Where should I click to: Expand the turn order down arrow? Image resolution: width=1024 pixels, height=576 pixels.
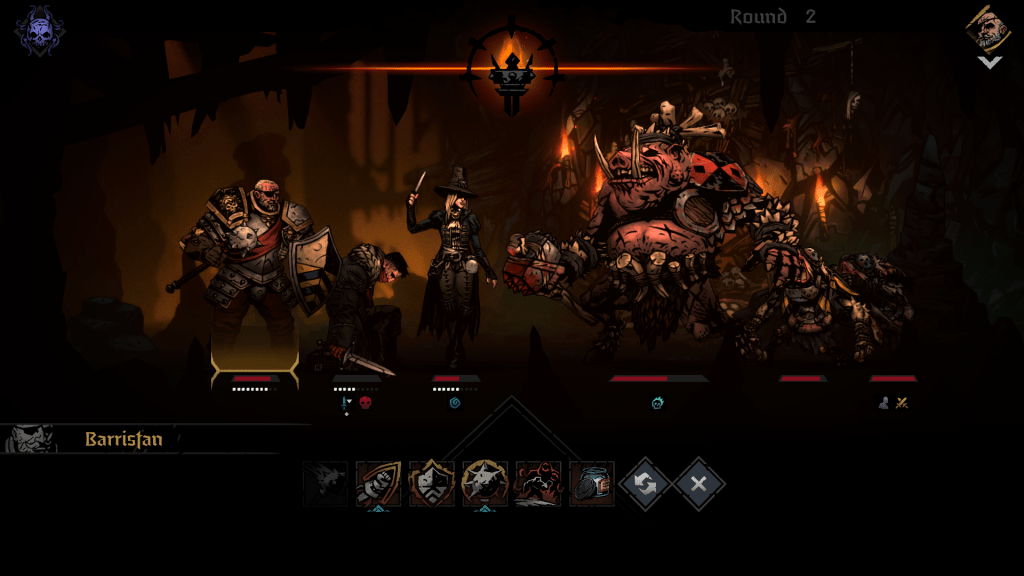point(989,62)
